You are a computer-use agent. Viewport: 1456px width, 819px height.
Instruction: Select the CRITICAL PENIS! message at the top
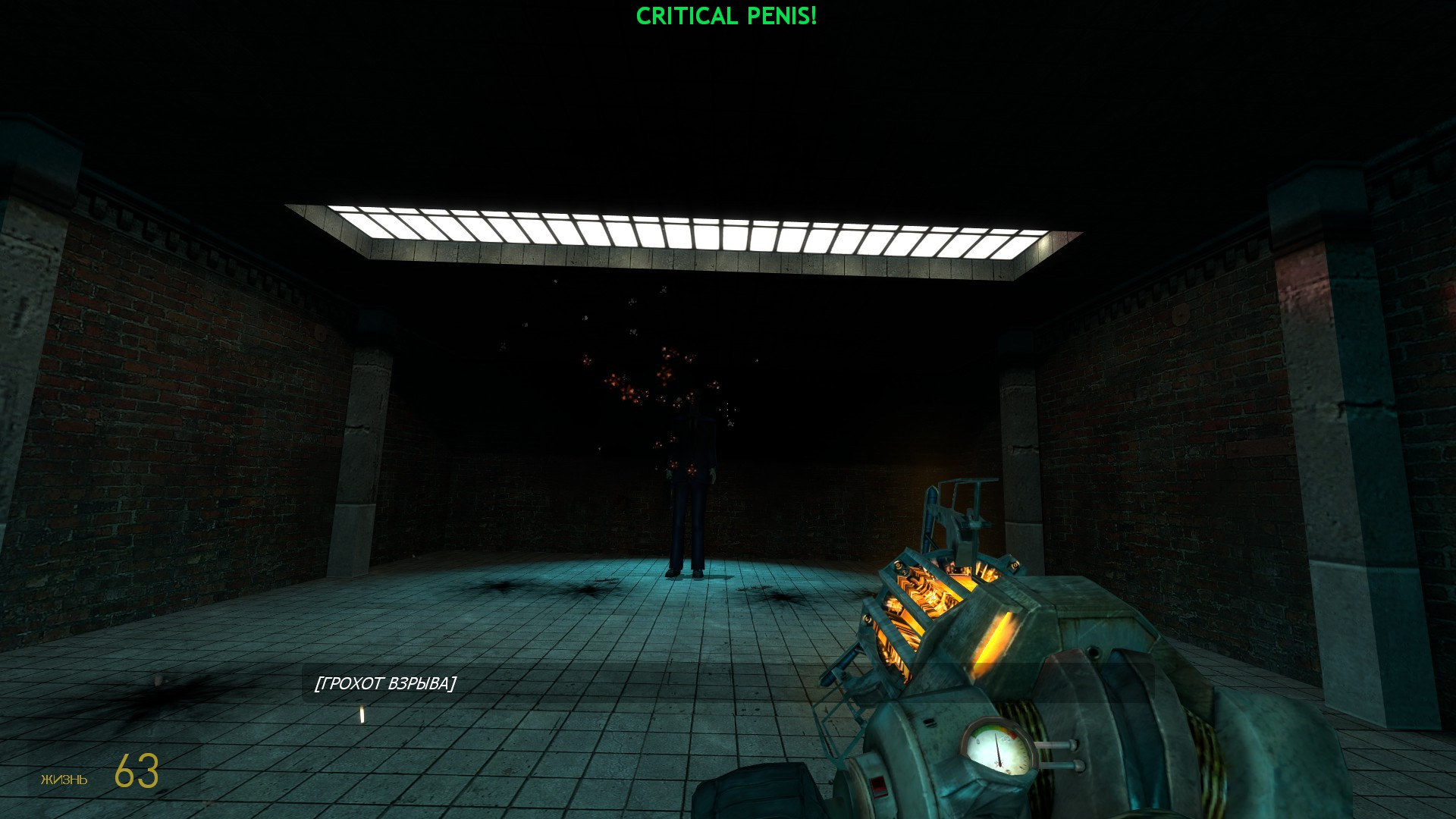tap(726, 14)
